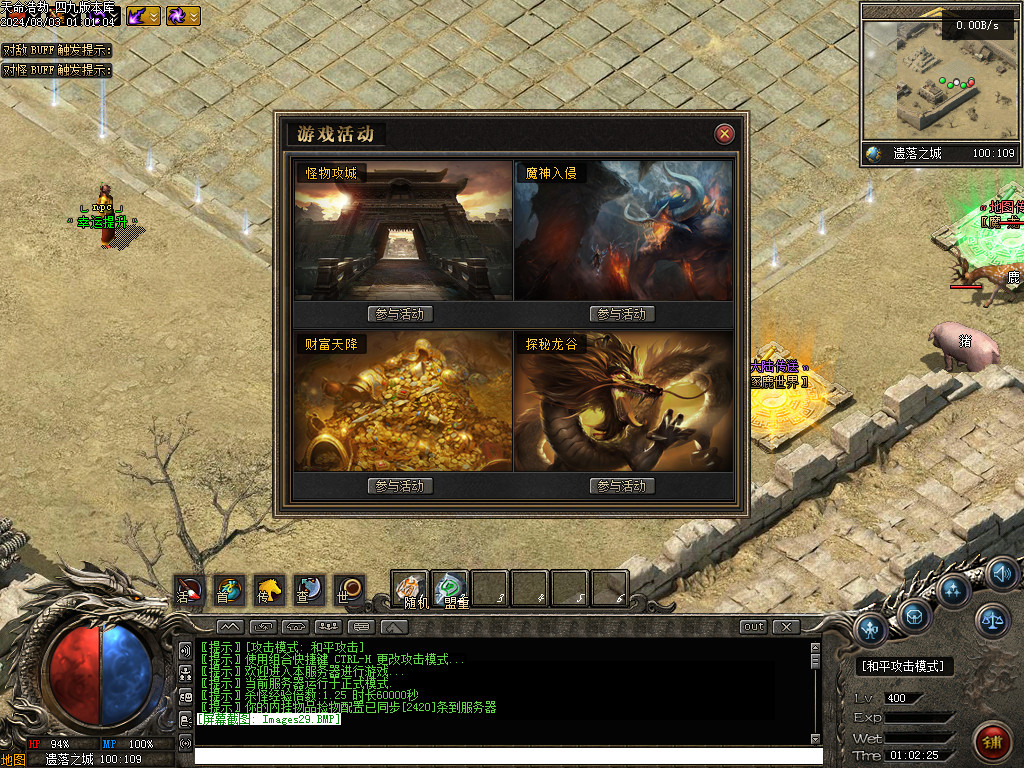The height and width of the screenshot is (768, 1024).
Task: Open the red 铺 shop button
Action: tap(992, 742)
